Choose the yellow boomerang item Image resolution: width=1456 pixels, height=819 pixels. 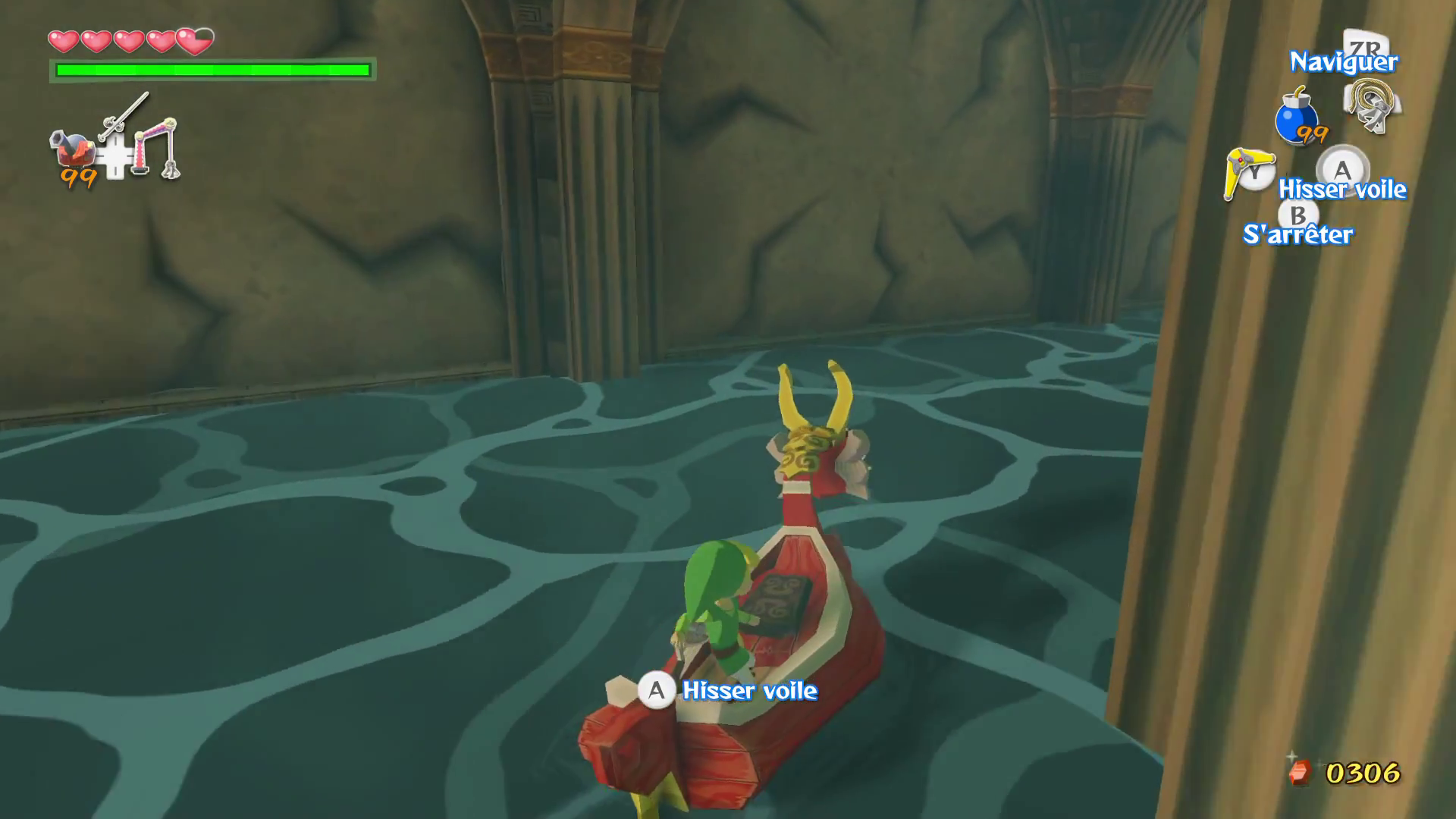point(1246,172)
